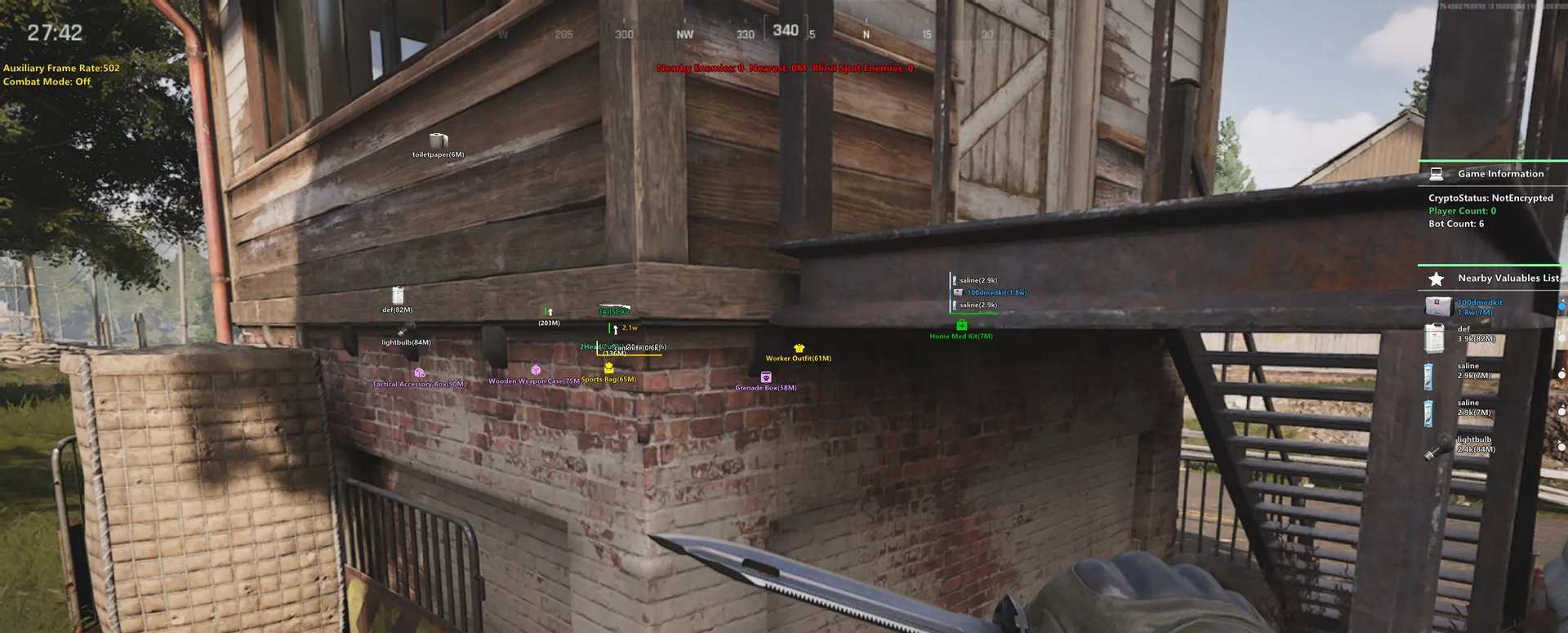Pick the lightbulb entry in valuables list
Screen dimensions: 1568x633
point(1474,444)
